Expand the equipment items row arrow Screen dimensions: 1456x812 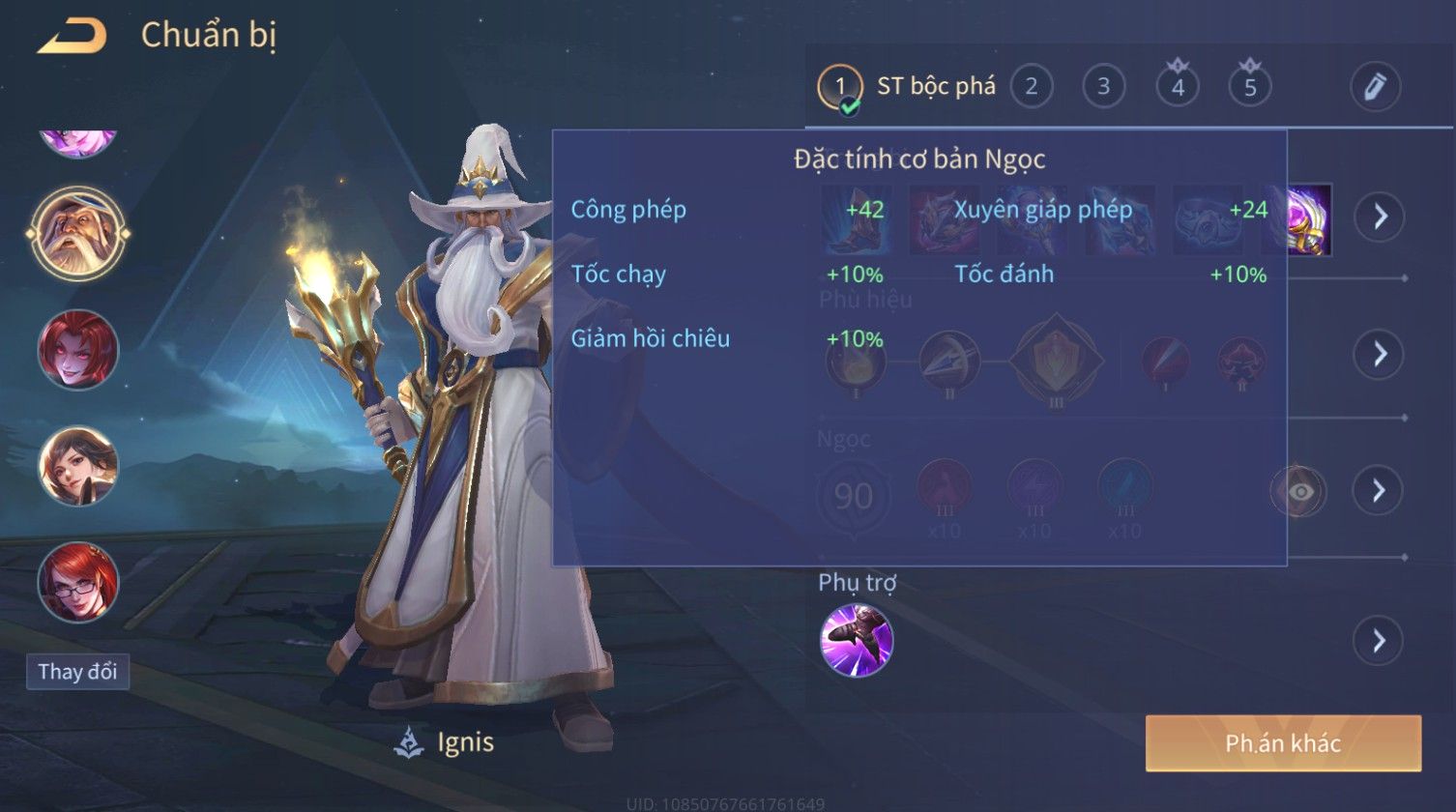coord(1379,217)
